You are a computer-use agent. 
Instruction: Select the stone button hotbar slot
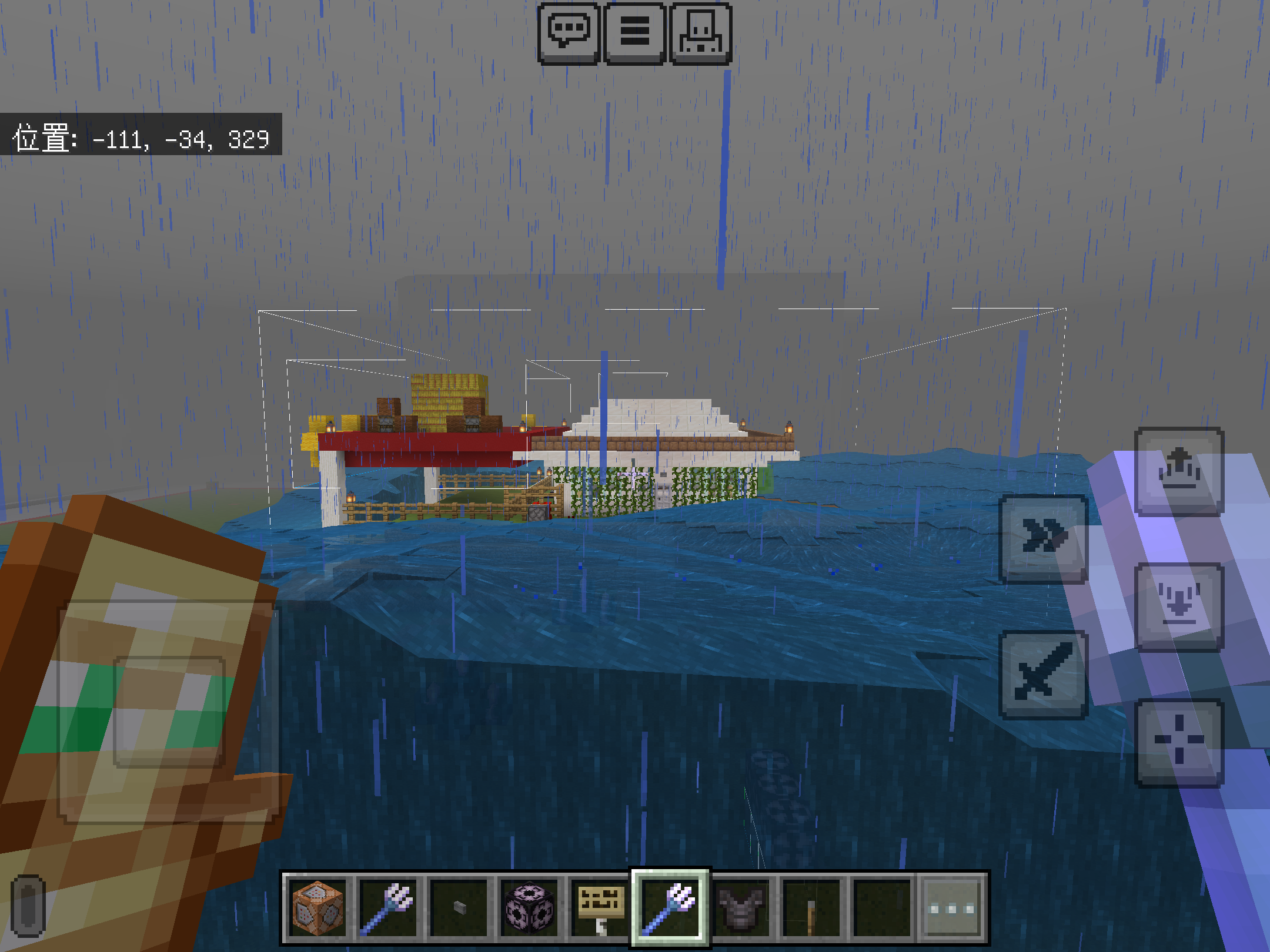(459, 909)
